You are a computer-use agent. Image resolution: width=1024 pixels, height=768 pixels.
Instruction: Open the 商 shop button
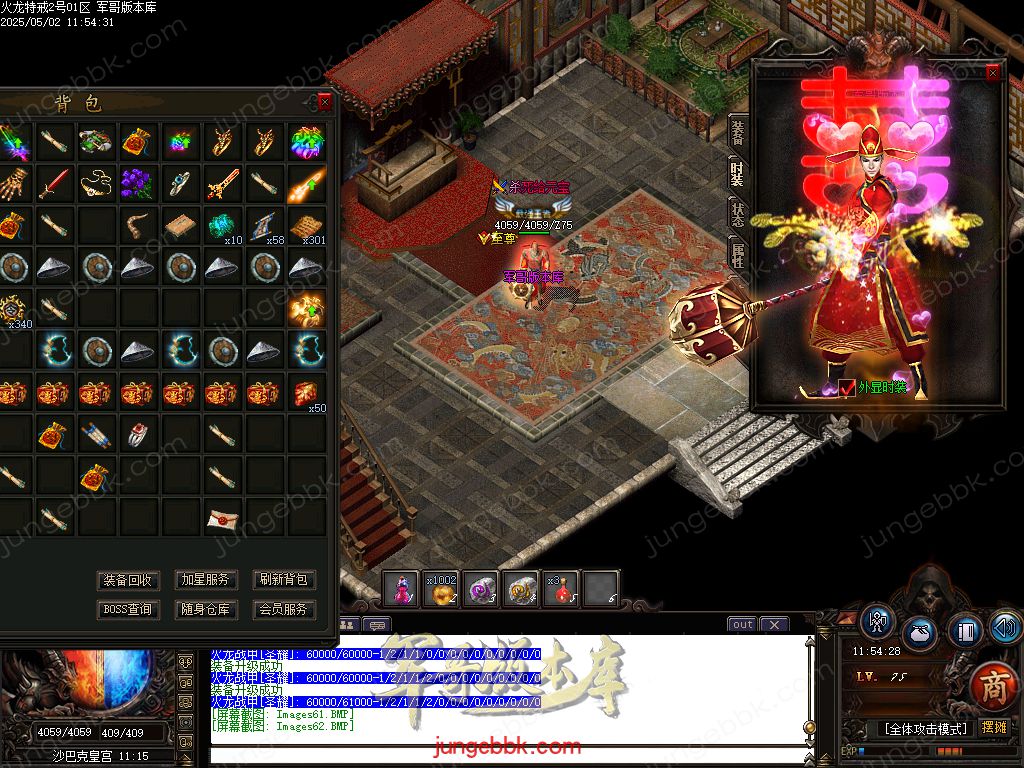click(x=993, y=687)
